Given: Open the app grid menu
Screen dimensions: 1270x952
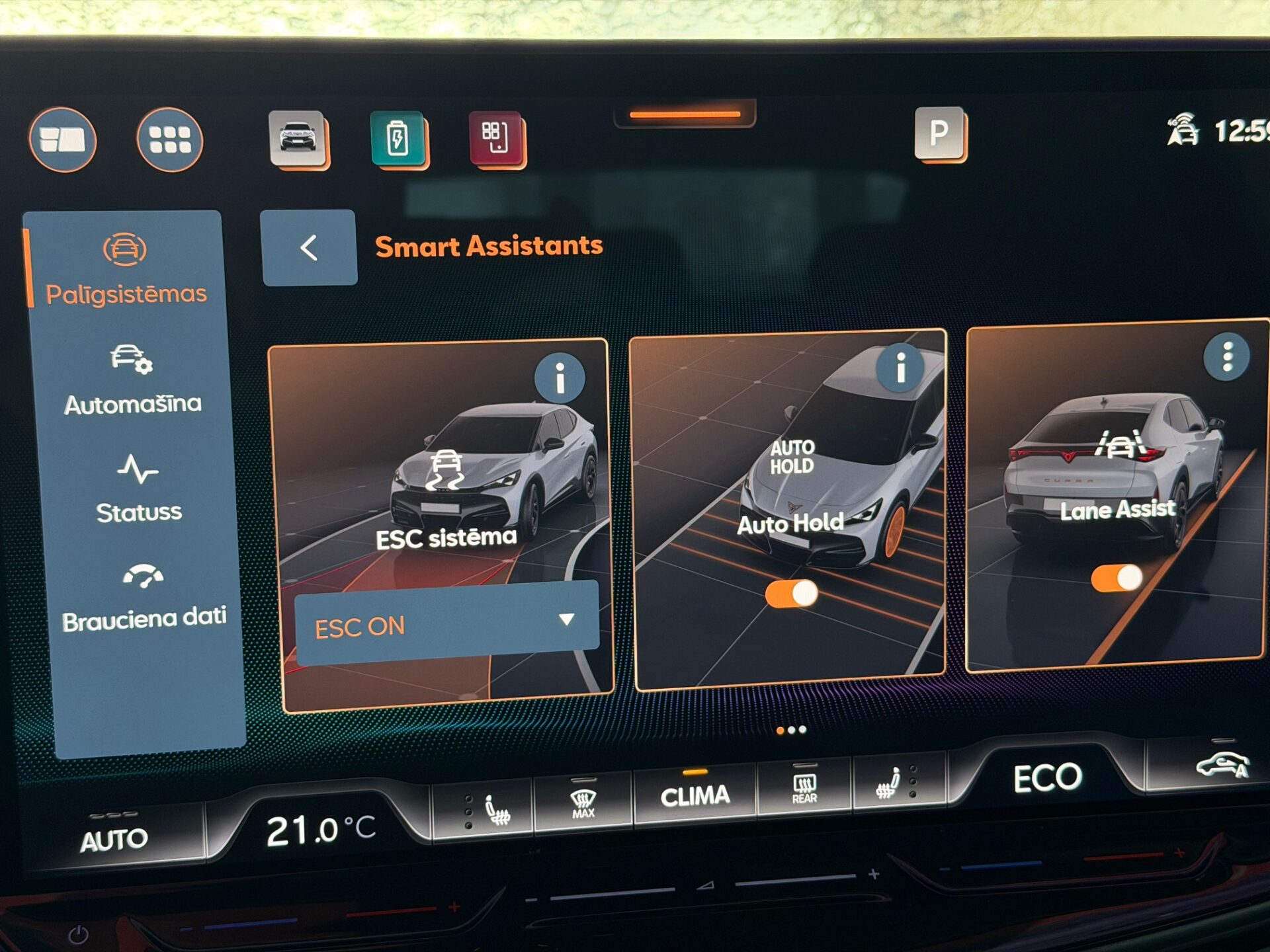Looking at the screenshot, I should (170, 139).
